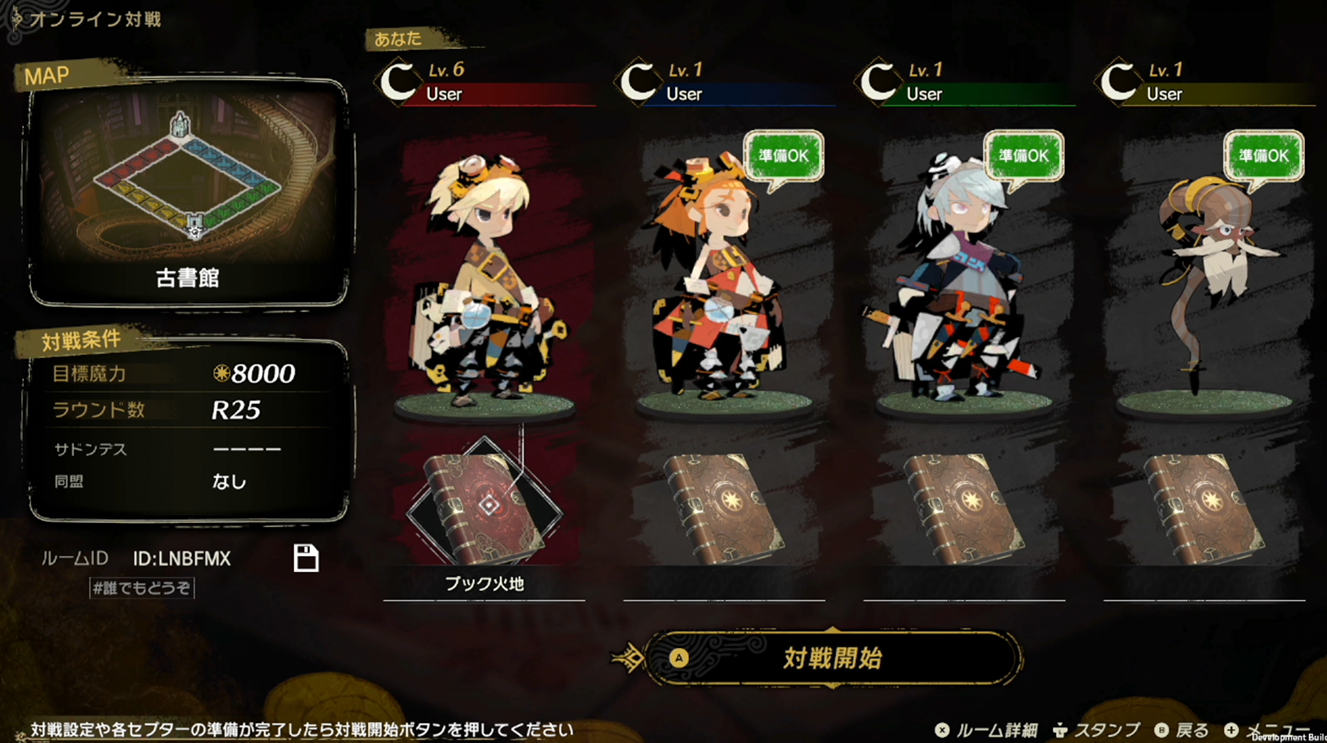Viewport: 1327px width, 743px height.
Task: Toggle the 準備OK badge on the orange-haired player
Action: [x=783, y=158]
